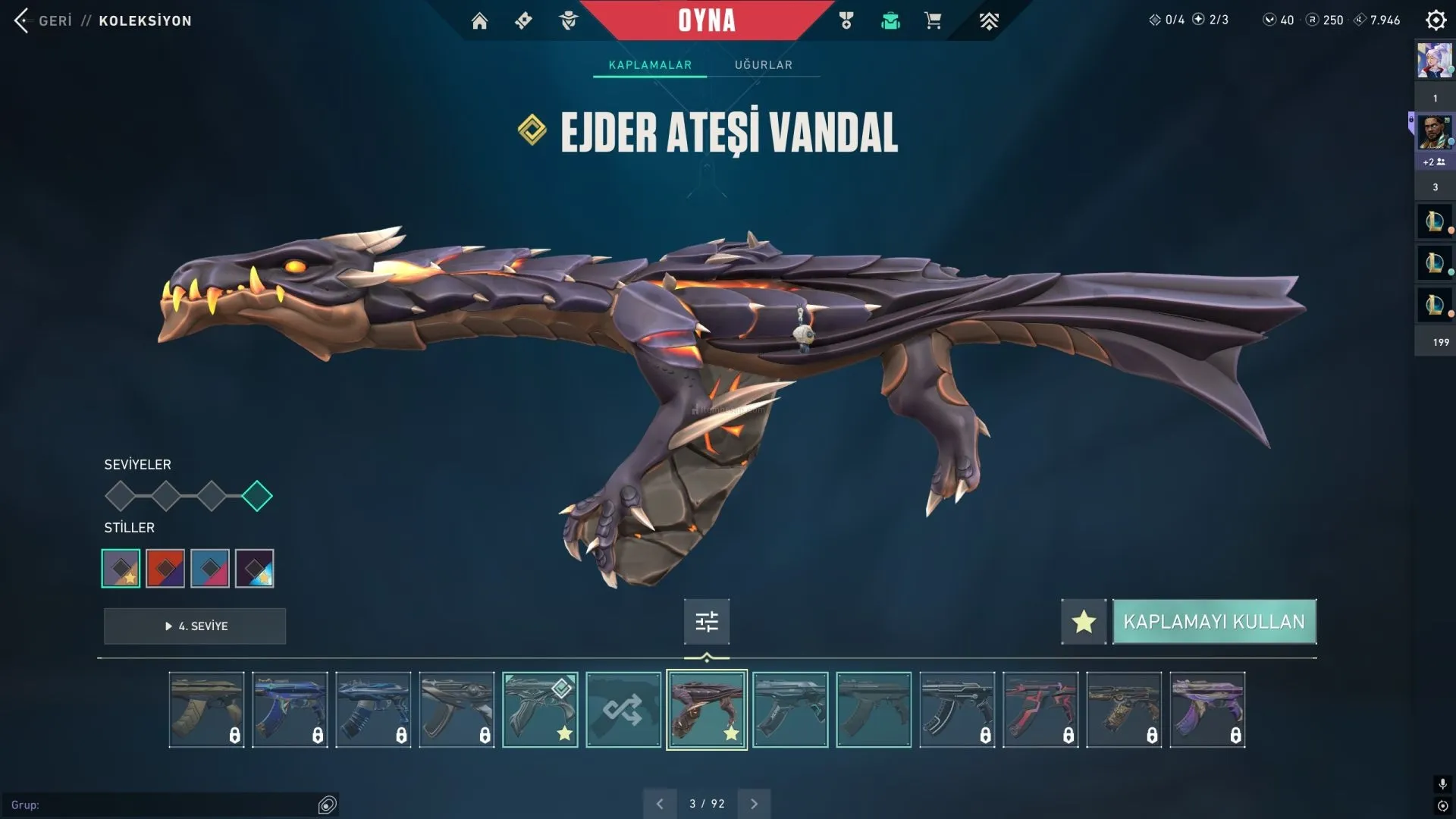1456x819 pixels.
Task: Select the Kaplamalar tab
Action: coord(650,65)
